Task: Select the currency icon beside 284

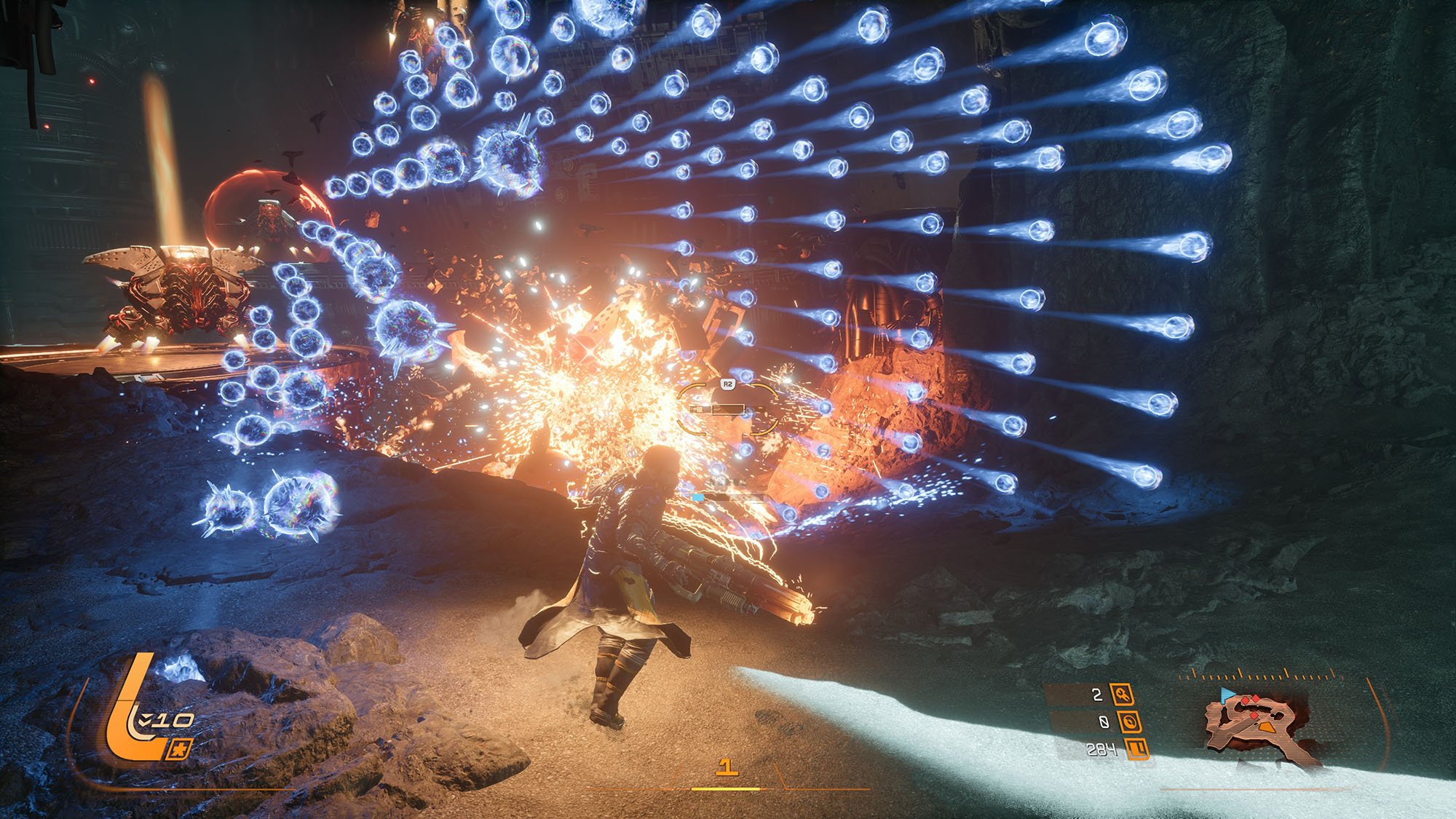Action: tap(1138, 748)
